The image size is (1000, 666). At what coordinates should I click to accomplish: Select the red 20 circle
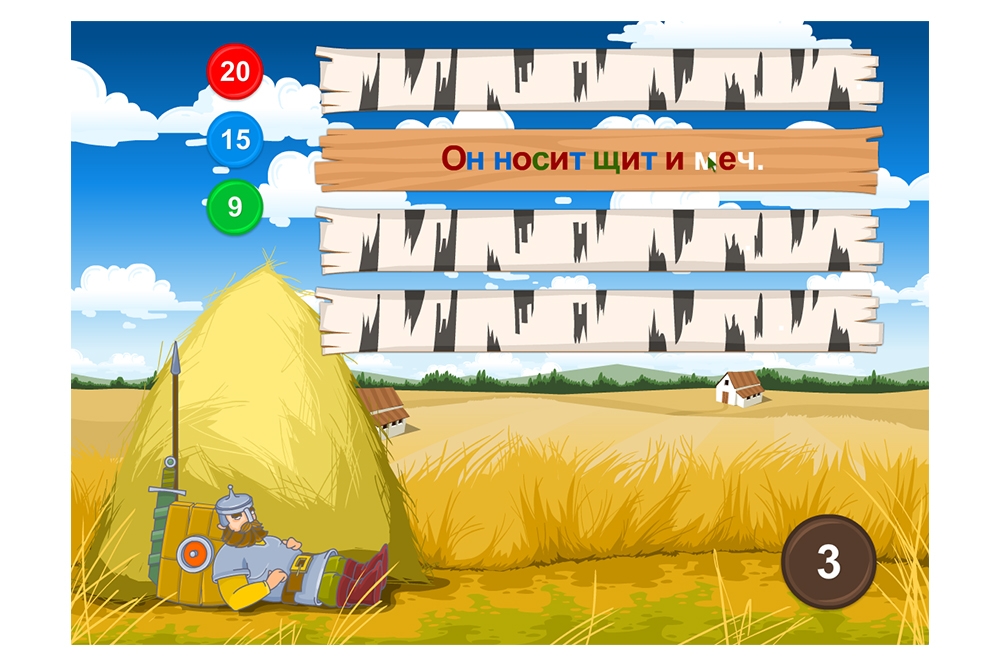click(235, 72)
